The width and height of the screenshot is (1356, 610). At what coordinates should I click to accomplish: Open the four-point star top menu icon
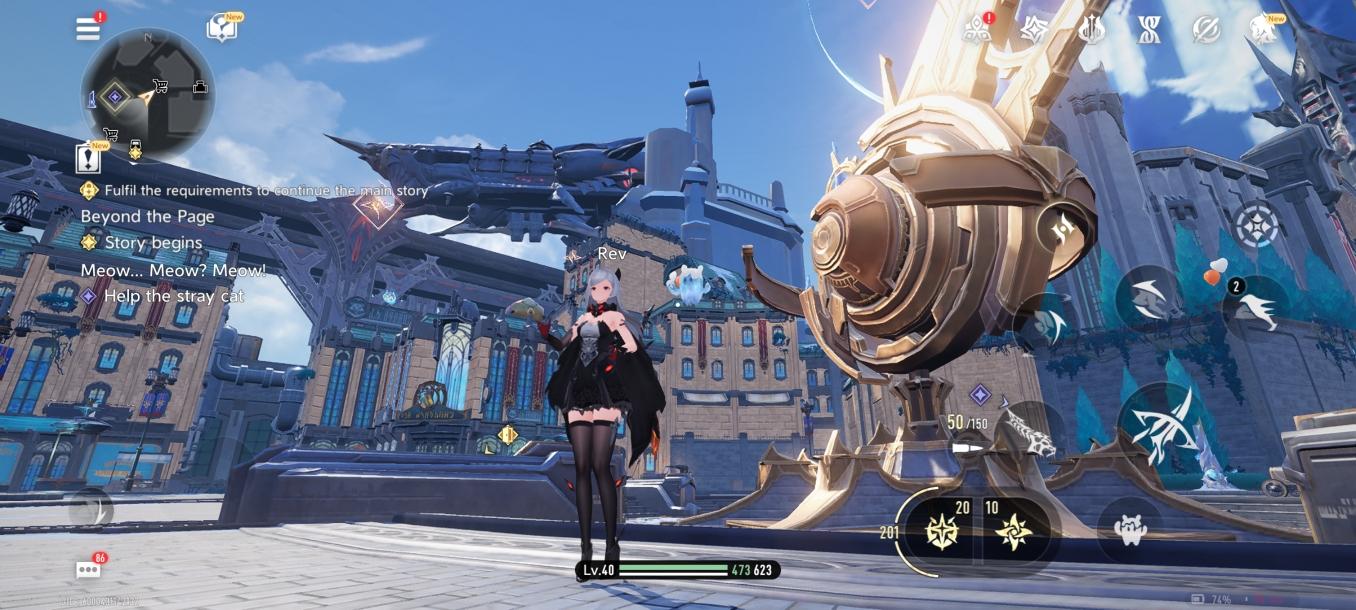click(x=1033, y=30)
